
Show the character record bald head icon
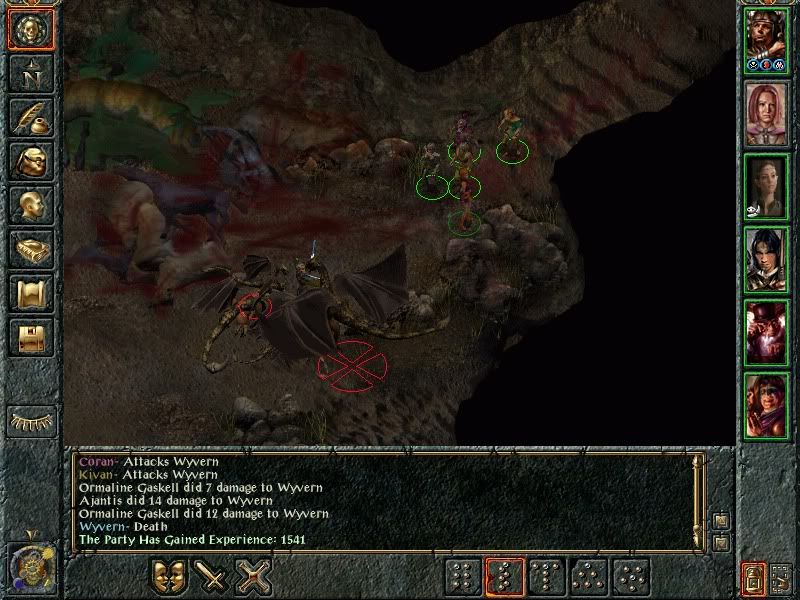click(x=29, y=205)
